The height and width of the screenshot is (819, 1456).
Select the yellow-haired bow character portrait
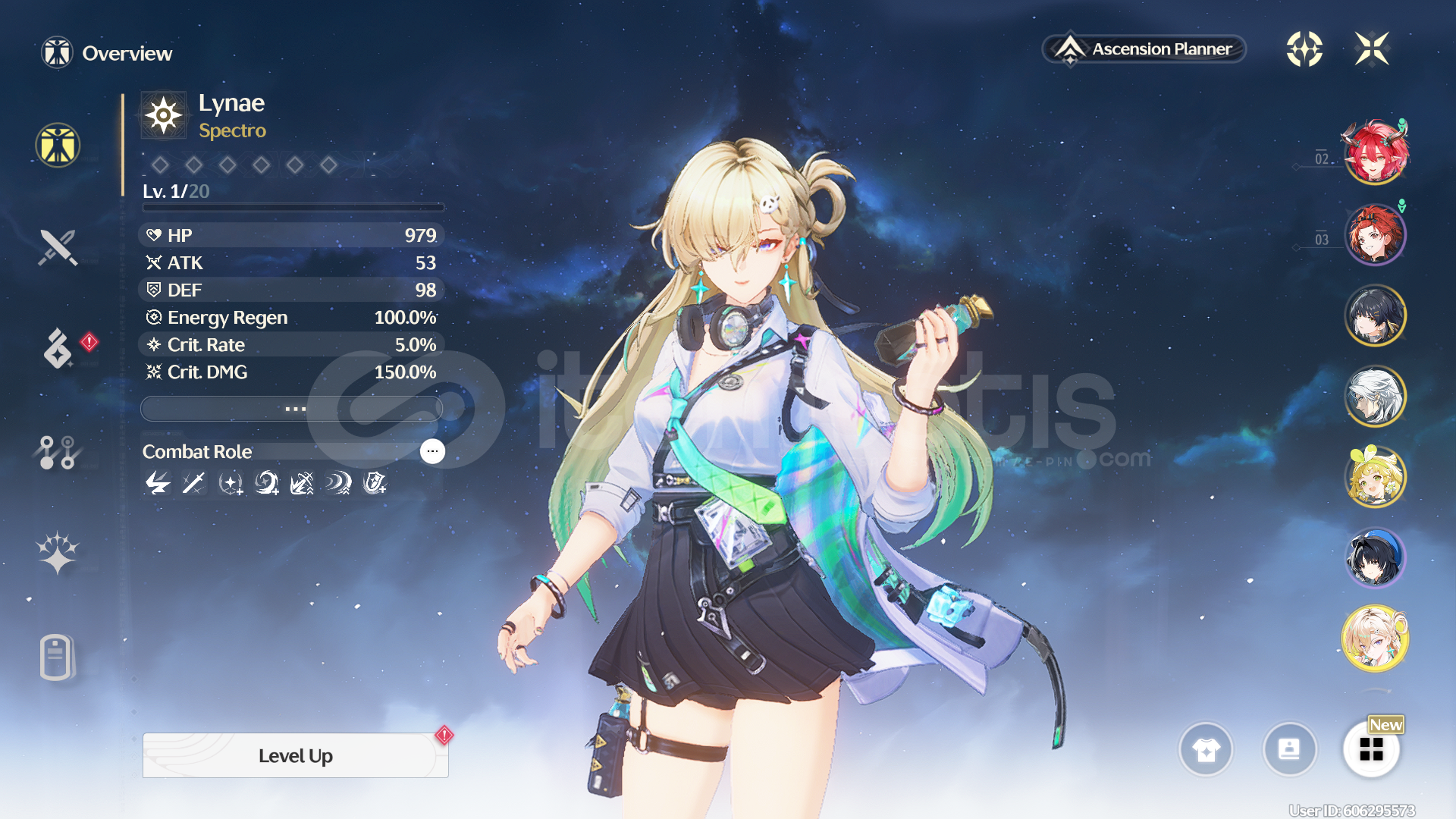tap(1375, 477)
